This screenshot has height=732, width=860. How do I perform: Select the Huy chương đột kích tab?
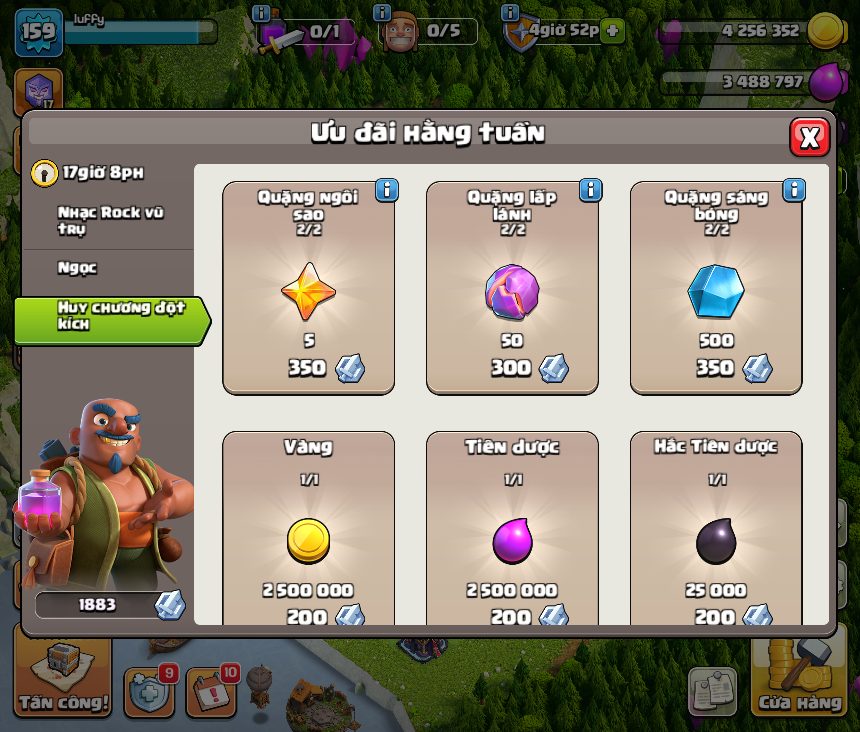click(x=112, y=316)
